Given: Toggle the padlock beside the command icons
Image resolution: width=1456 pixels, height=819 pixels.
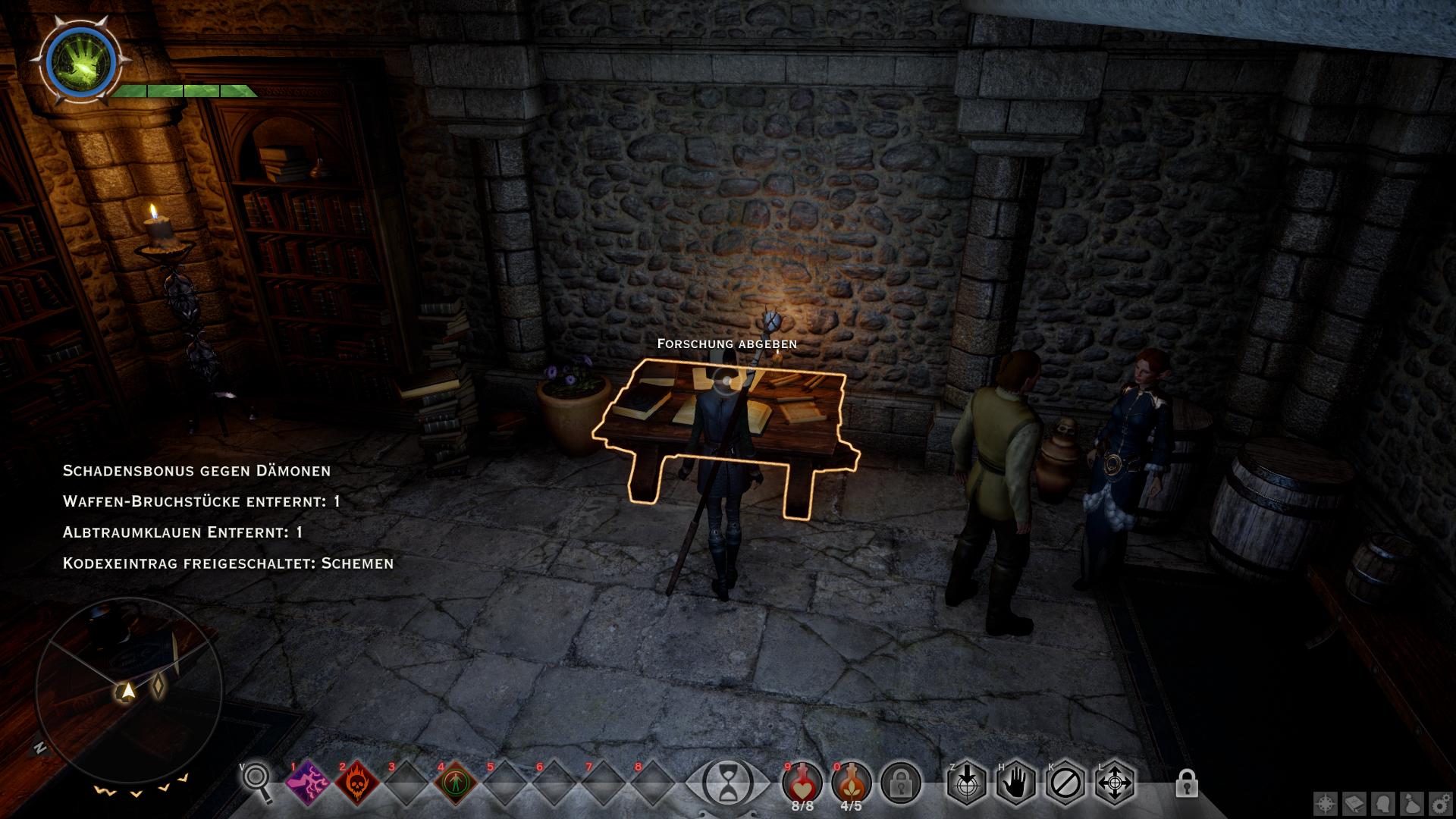Looking at the screenshot, I should [x=1186, y=783].
